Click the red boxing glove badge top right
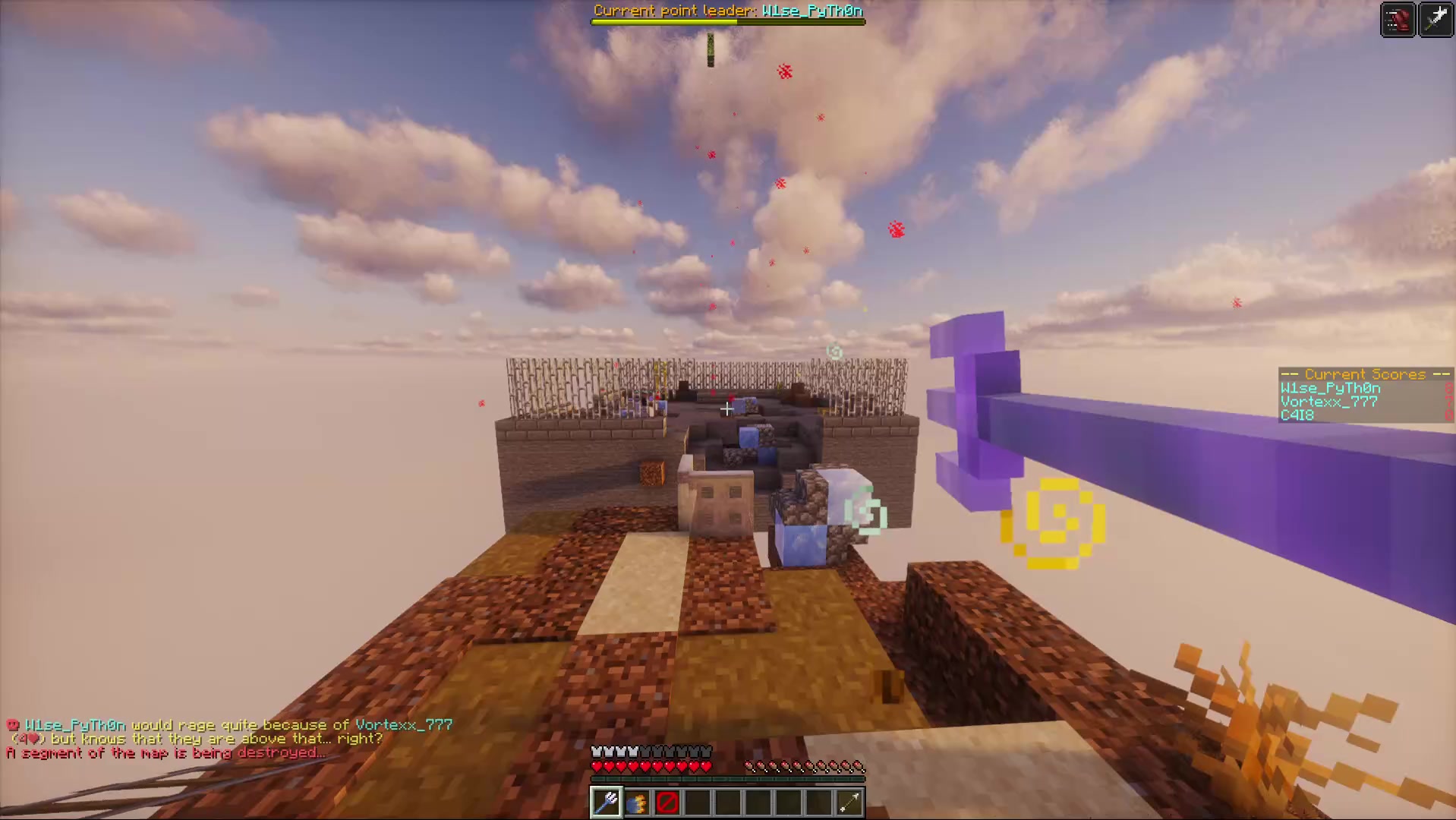 point(1398,19)
